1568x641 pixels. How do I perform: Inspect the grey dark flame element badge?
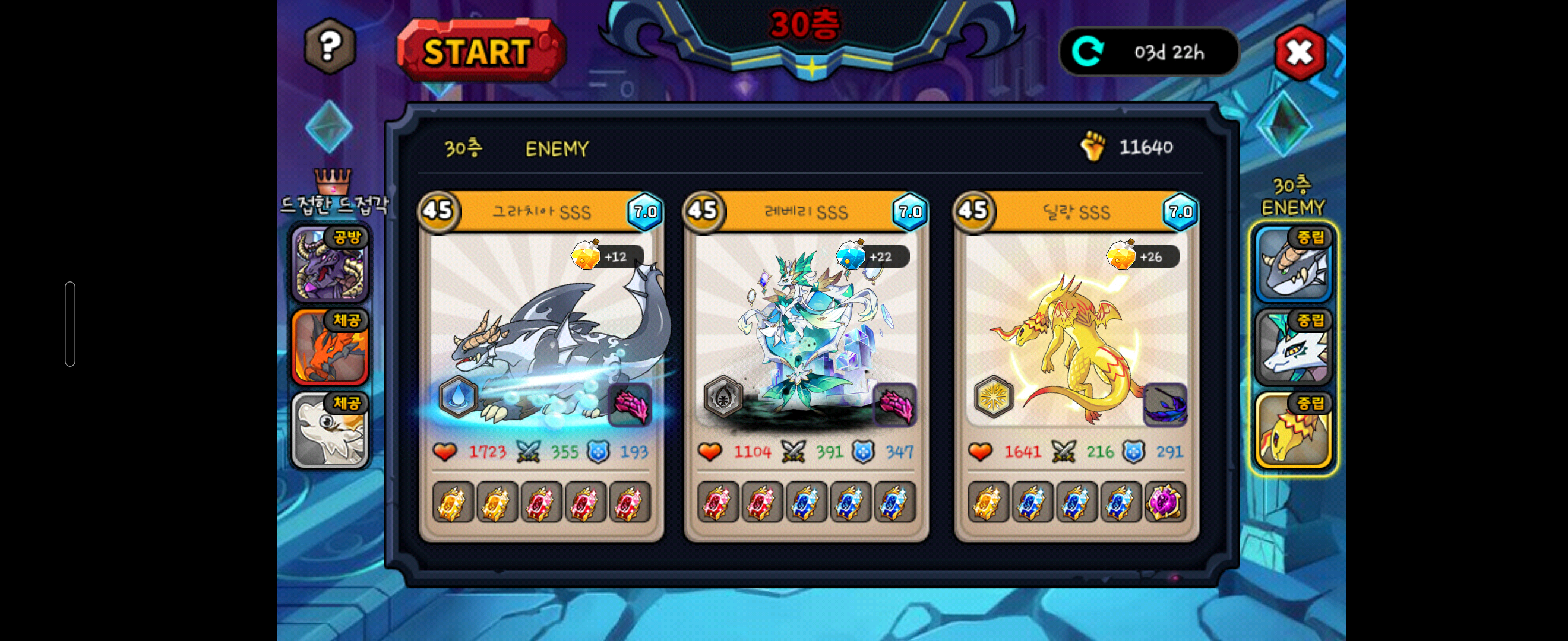(723, 396)
